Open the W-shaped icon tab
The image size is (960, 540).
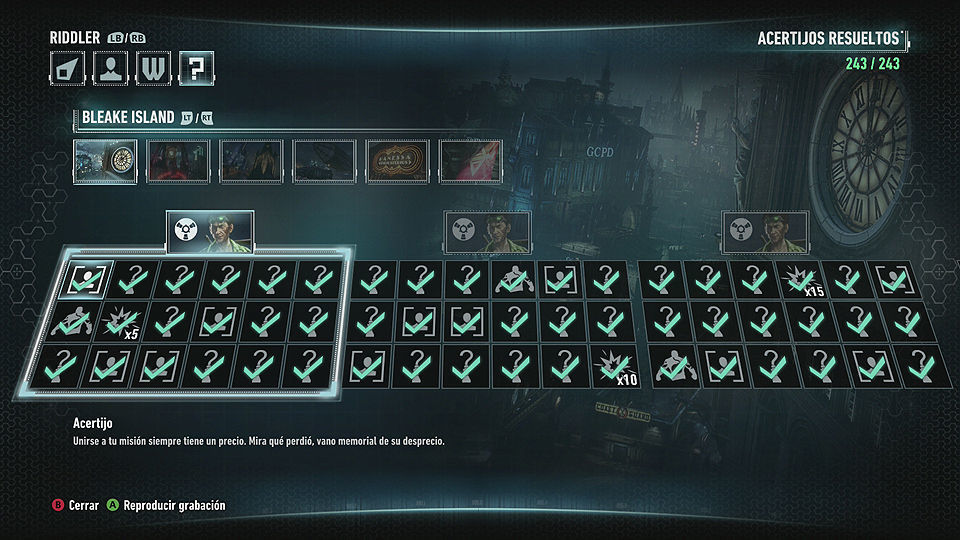[152, 68]
